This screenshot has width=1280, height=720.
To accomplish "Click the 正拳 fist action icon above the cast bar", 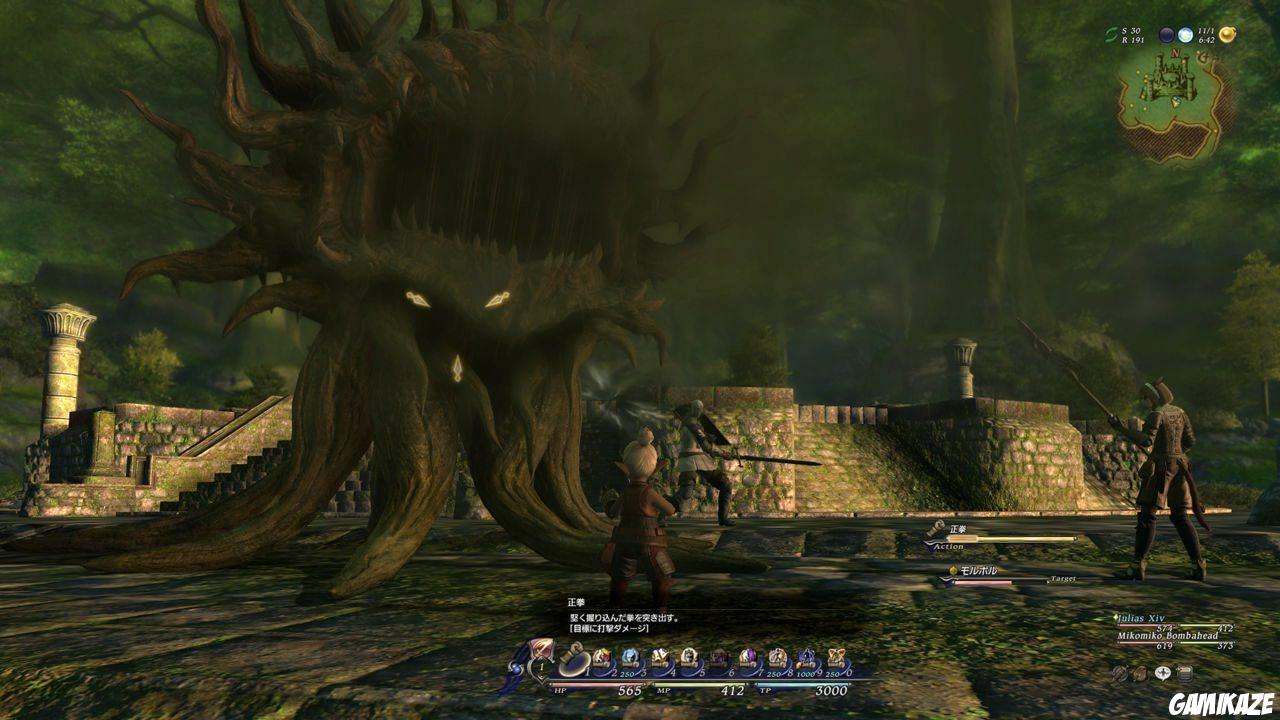I will tap(936, 528).
